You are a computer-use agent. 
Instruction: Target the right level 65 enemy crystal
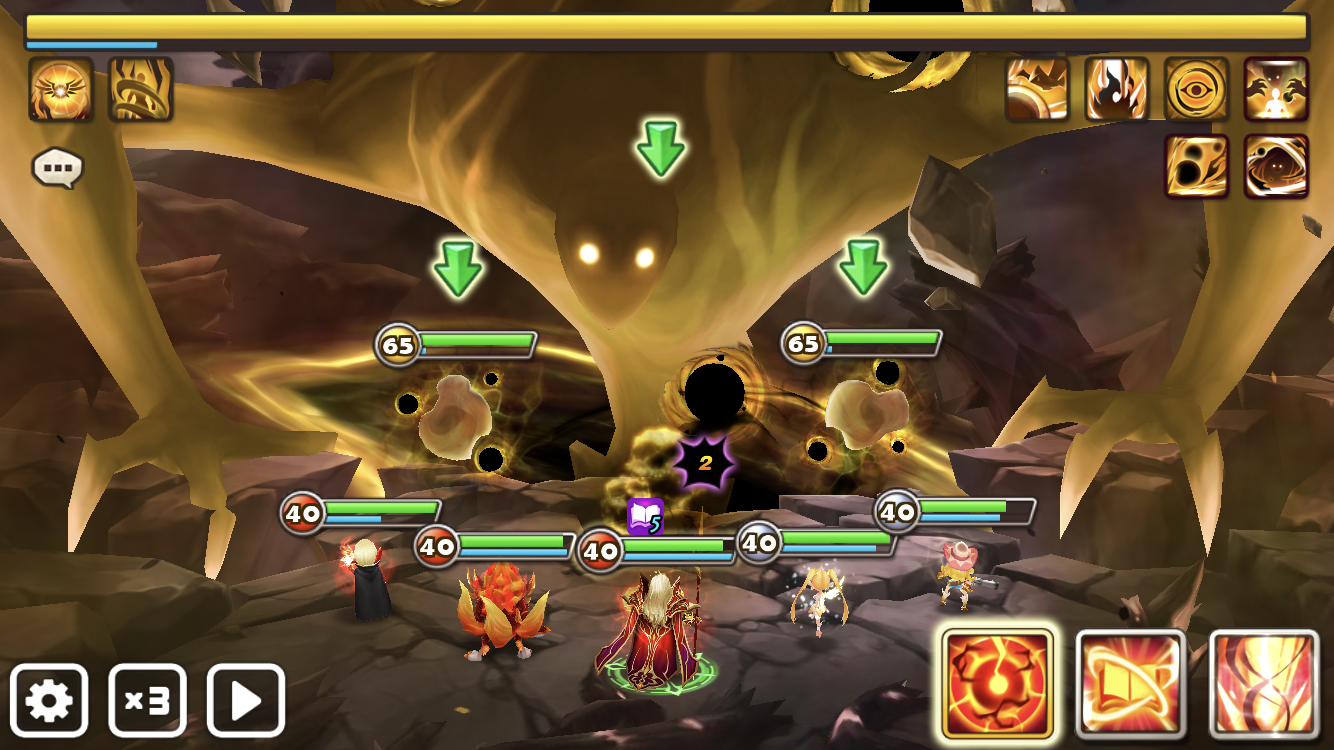tap(865, 410)
